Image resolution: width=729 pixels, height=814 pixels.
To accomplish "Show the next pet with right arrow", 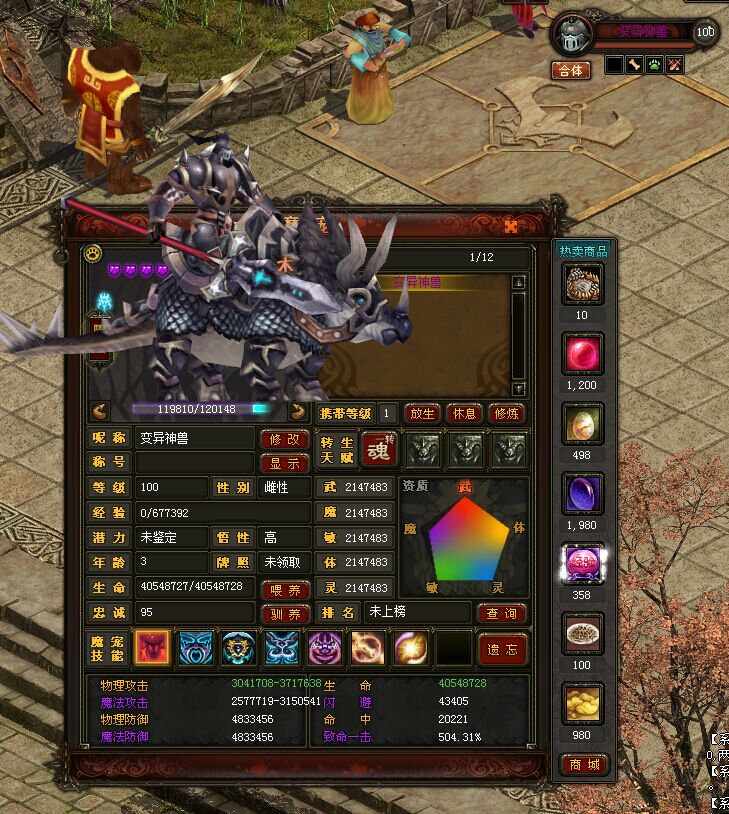I will (x=297, y=410).
